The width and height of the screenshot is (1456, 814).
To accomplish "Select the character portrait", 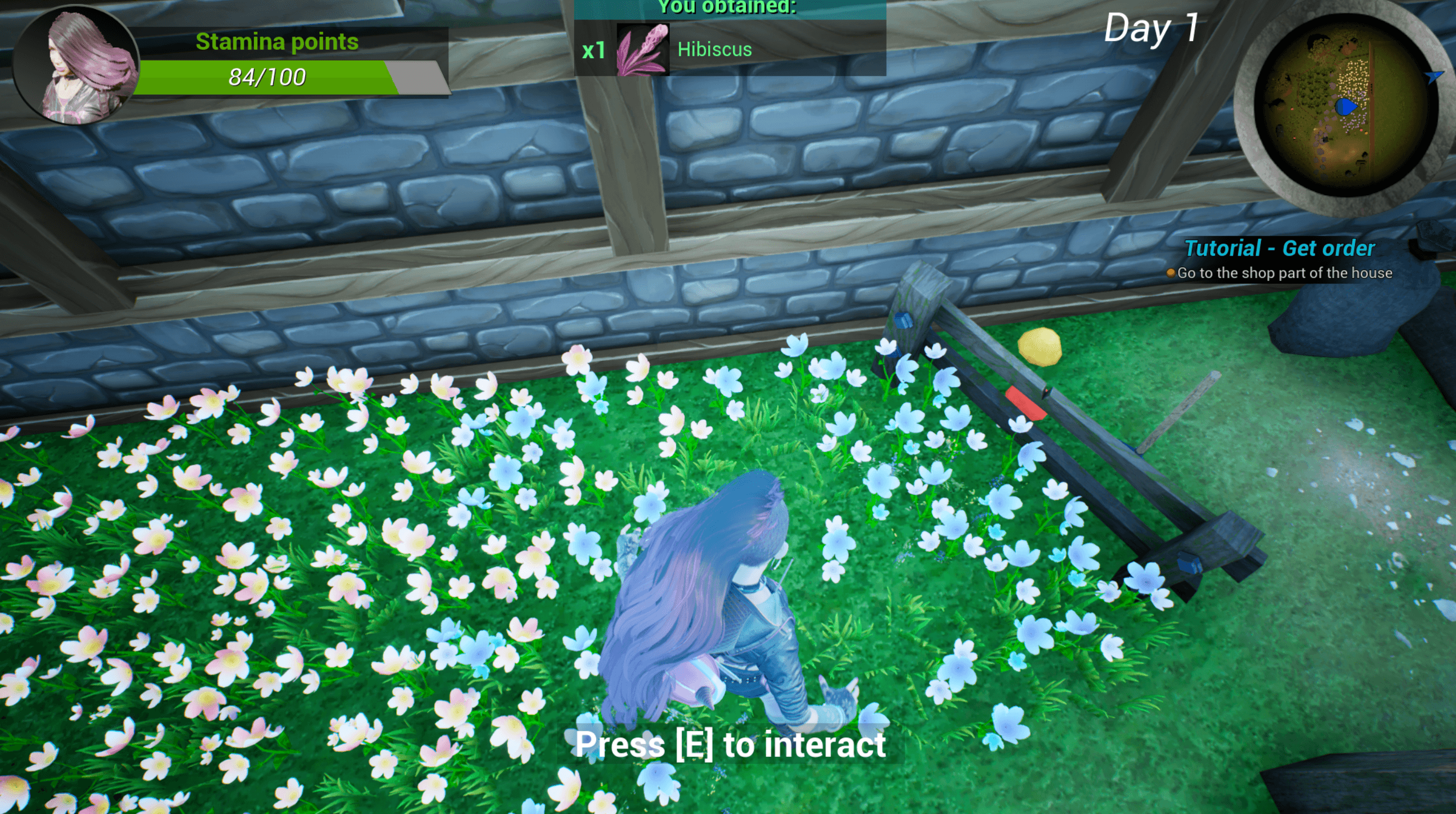I will (x=75, y=65).
